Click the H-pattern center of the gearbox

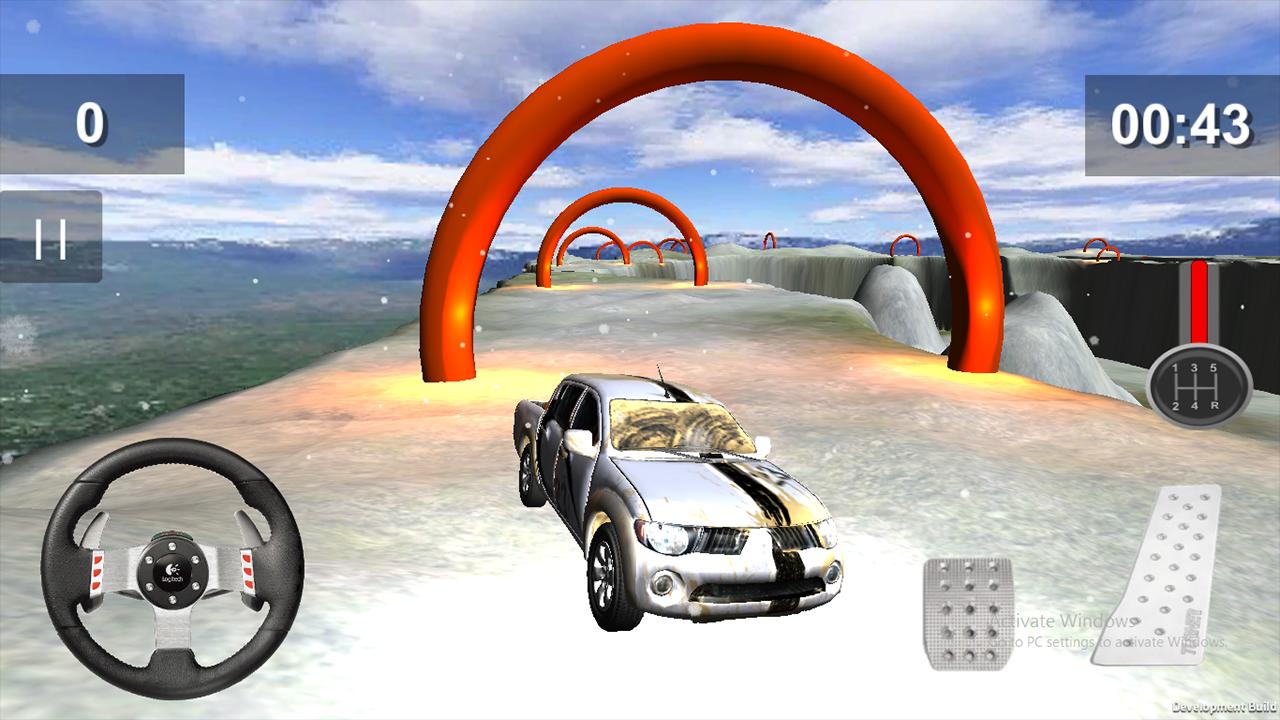tap(1195, 388)
